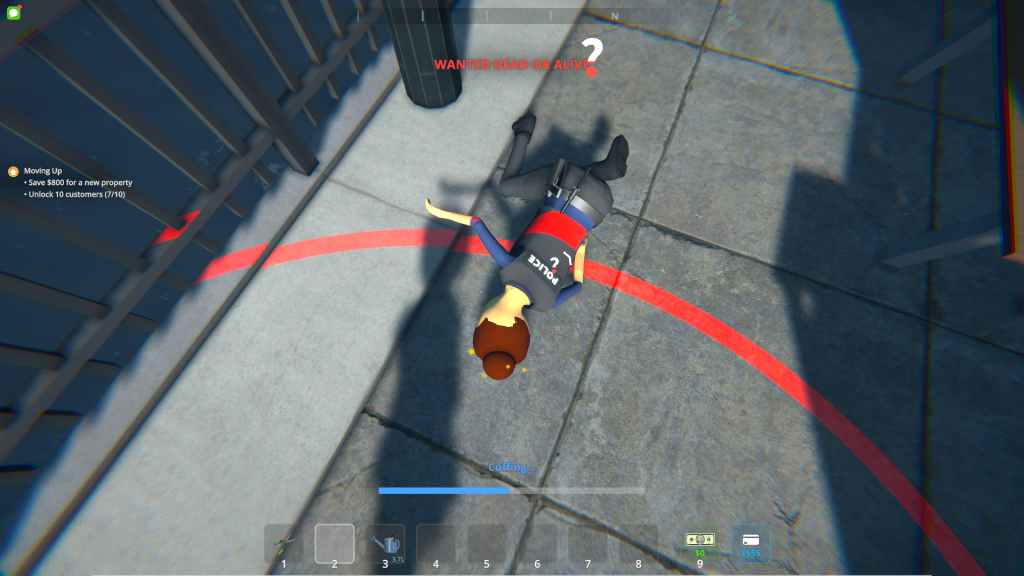Click the compass bar
Viewport: 1024px width, 576px height.
click(x=512, y=16)
